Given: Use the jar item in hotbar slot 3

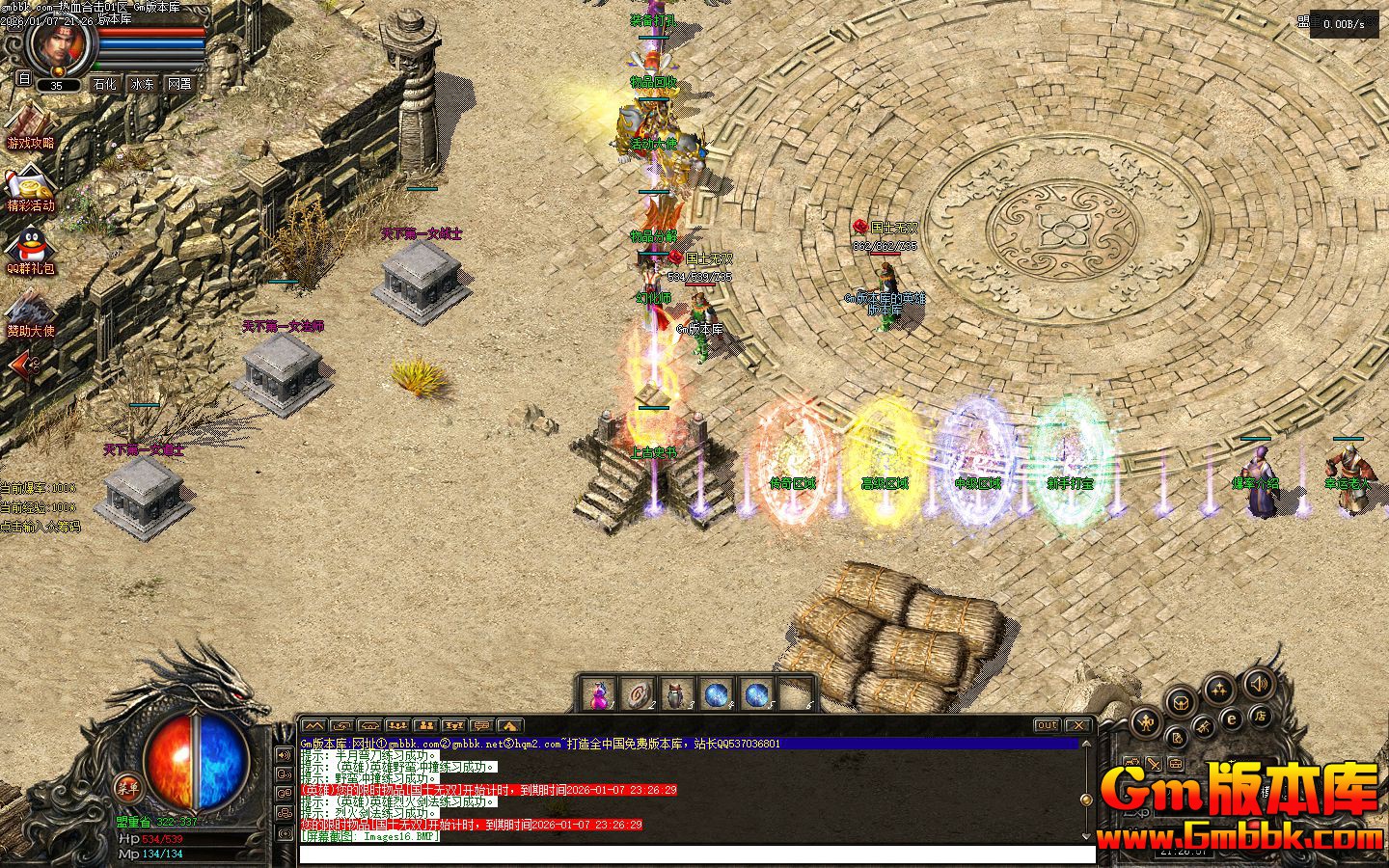Looking at the screenshot, I should point(676,694).
